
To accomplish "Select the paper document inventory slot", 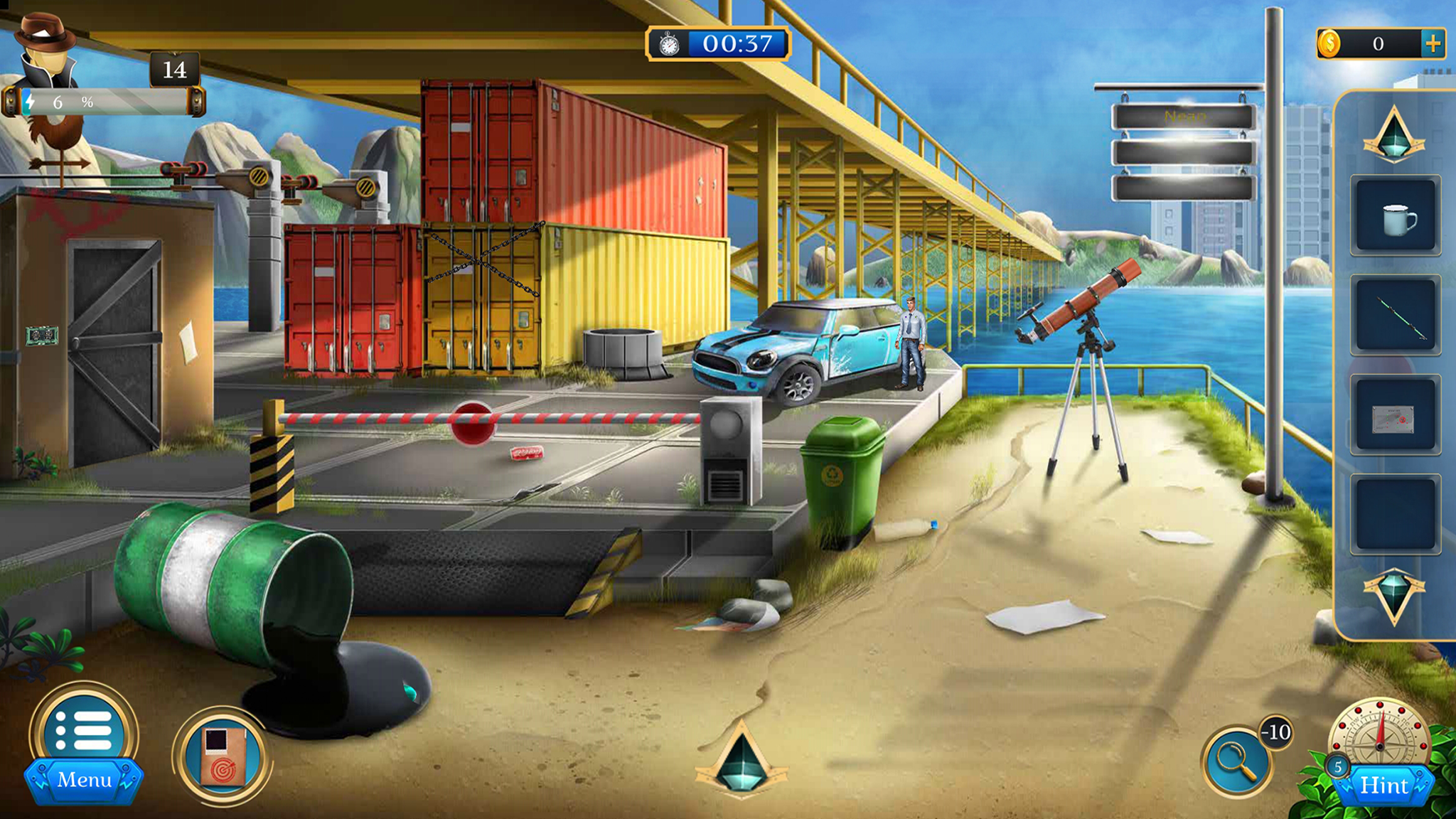I will [x=1396, y=415].
